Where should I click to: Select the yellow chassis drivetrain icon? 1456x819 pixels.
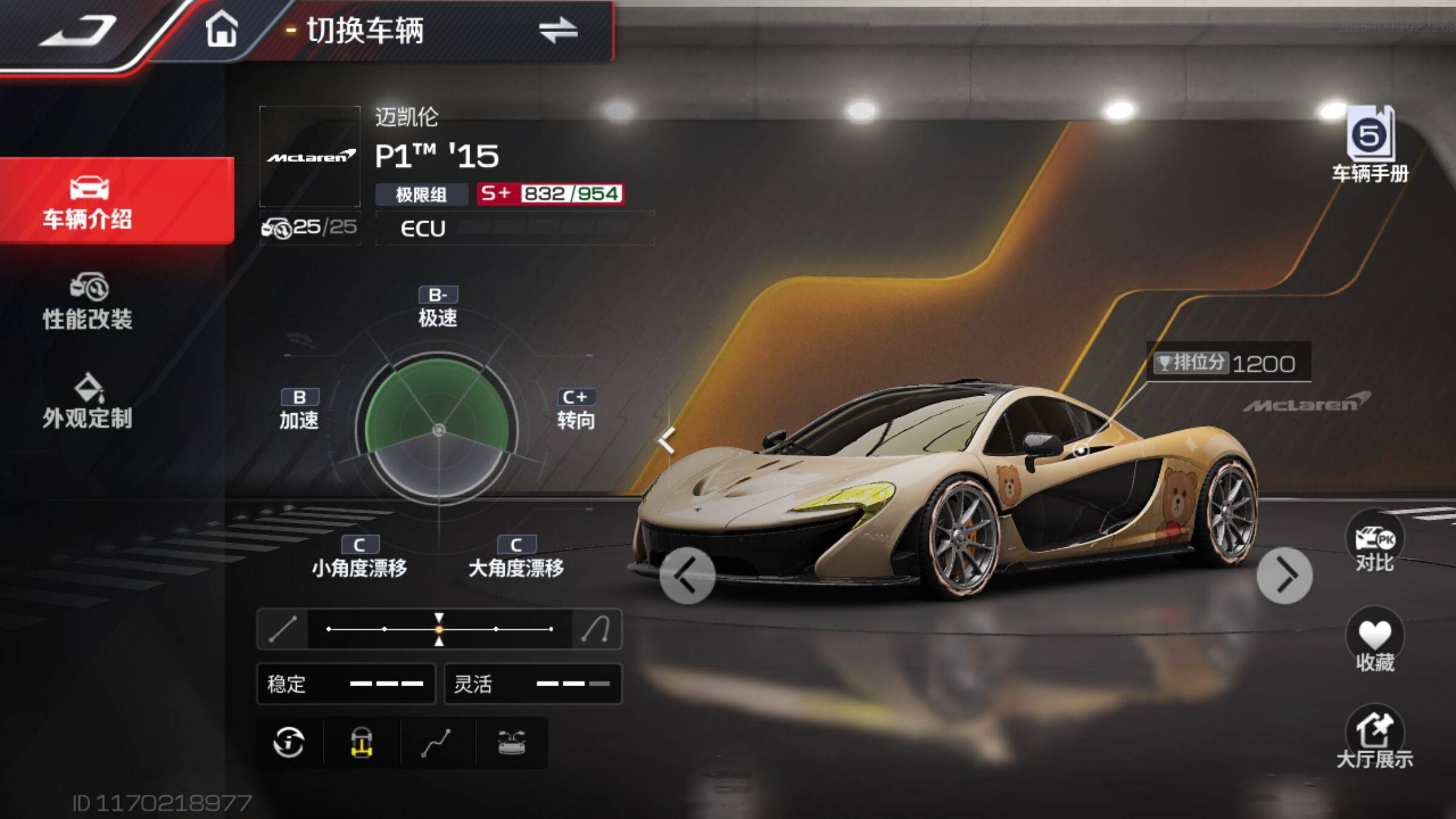362,743
